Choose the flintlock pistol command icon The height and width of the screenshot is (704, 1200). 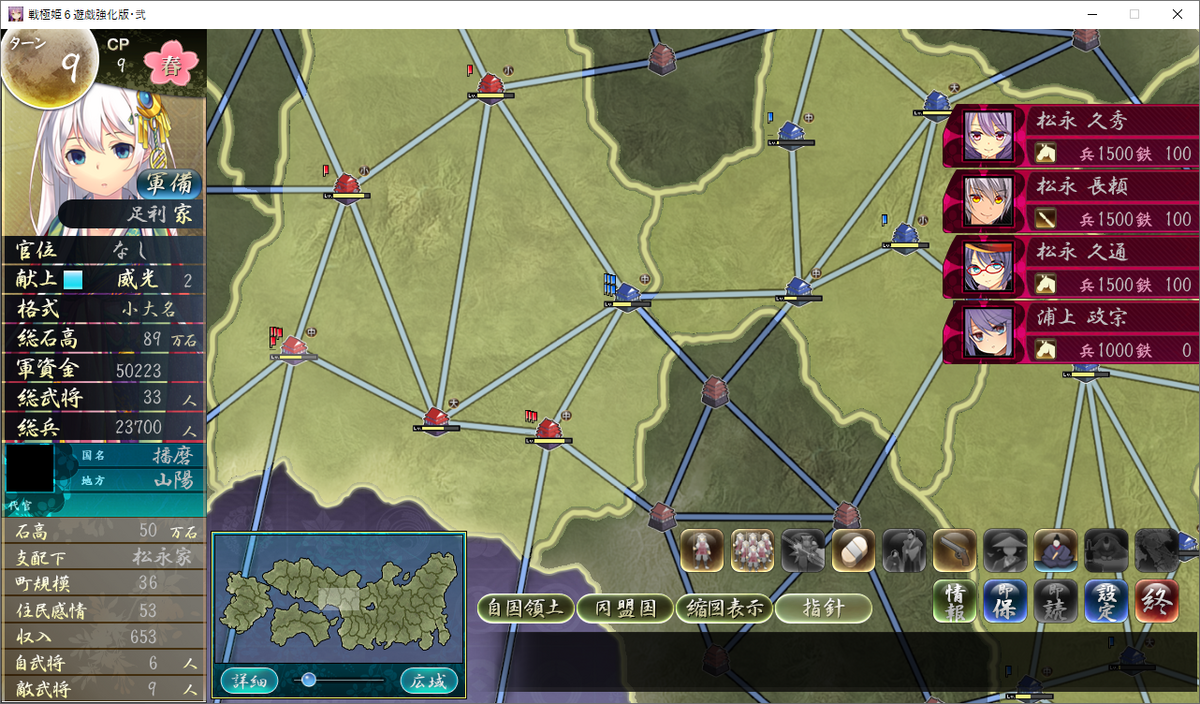coord(955,550)
